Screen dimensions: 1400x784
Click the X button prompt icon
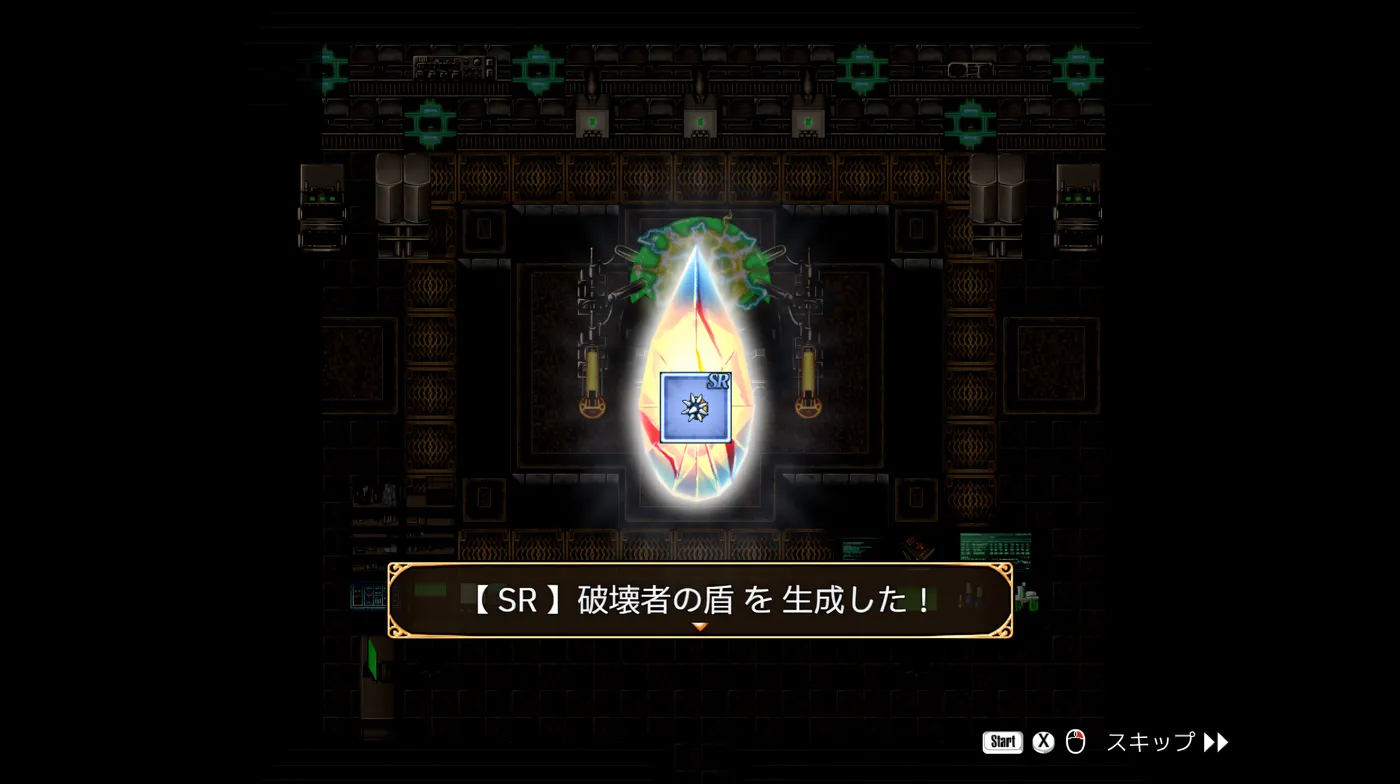(1043, 742)
